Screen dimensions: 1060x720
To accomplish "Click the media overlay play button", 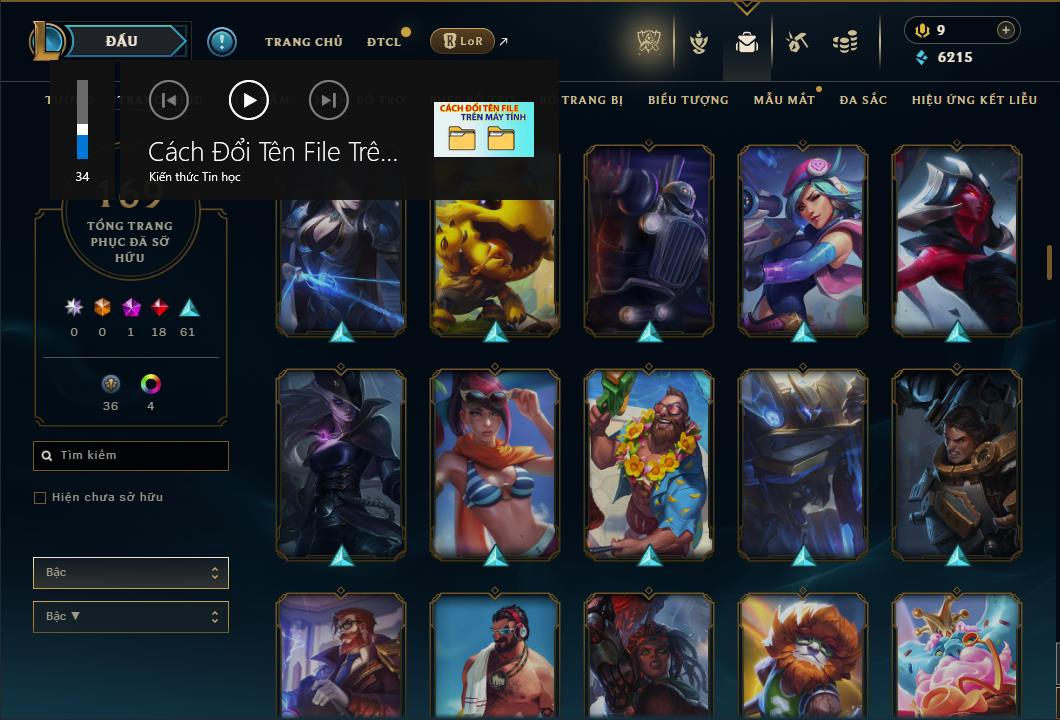I will (249, 100).
